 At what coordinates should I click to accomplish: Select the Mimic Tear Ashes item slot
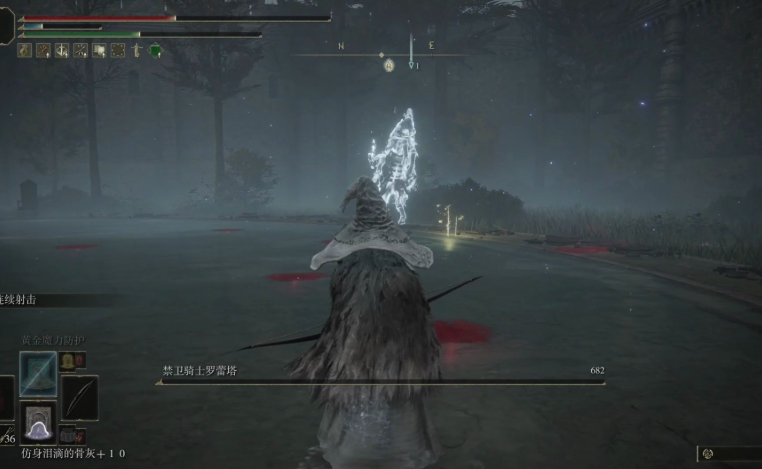pos(38,424)
